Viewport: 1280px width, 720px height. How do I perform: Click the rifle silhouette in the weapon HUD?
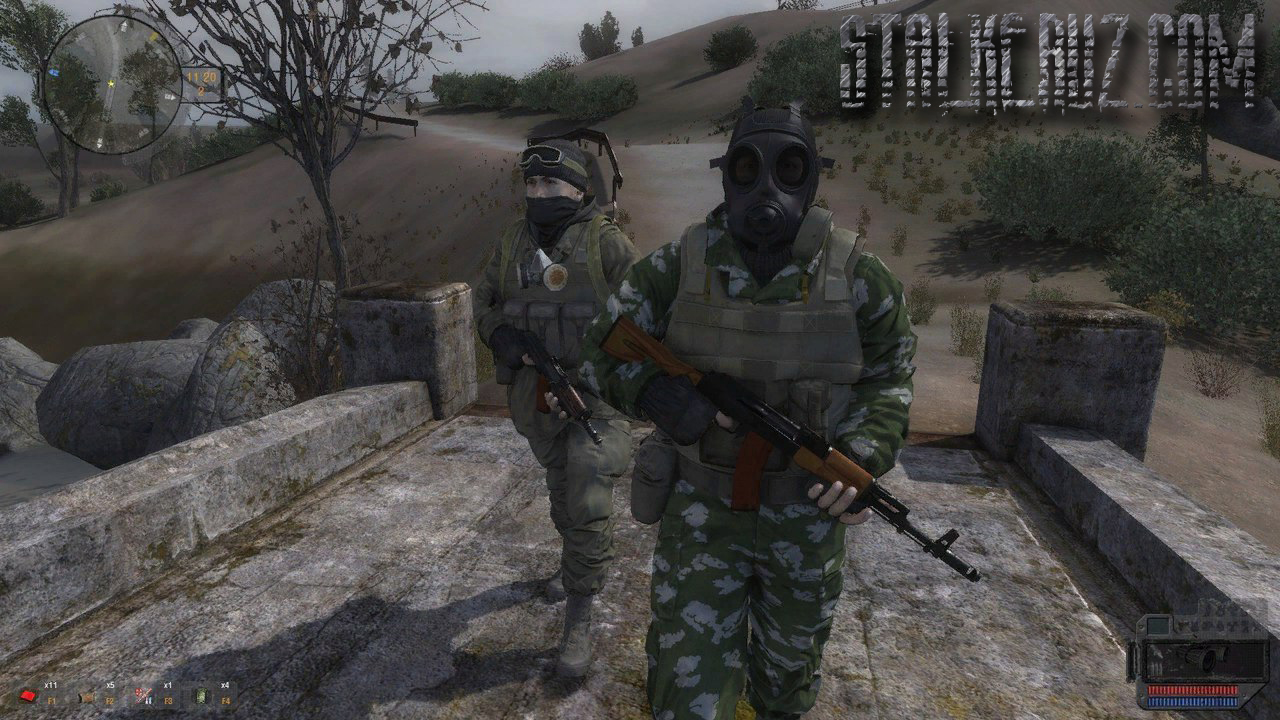pyautogui.click(x=1205, y=659)
